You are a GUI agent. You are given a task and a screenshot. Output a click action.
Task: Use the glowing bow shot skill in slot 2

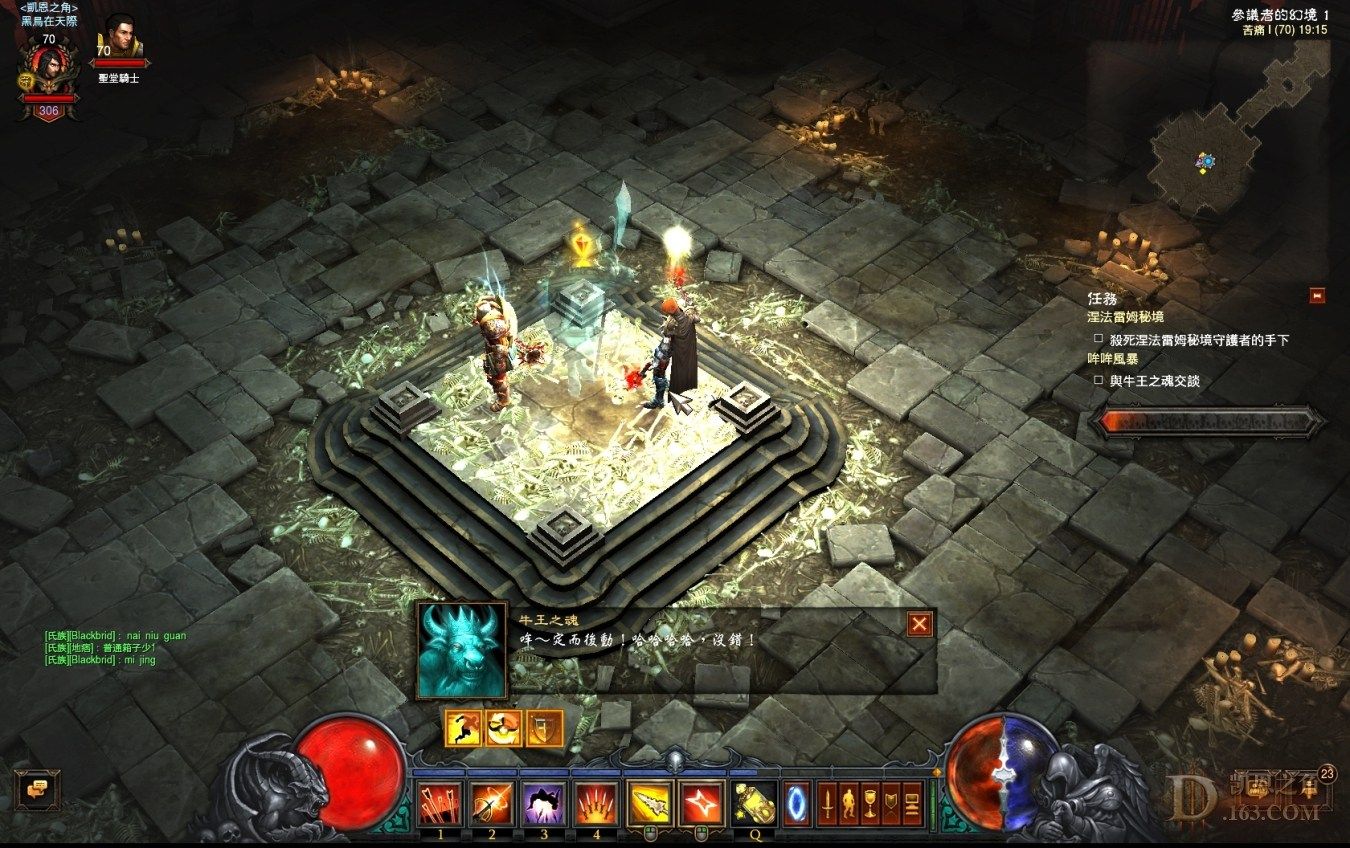point(491,803)
